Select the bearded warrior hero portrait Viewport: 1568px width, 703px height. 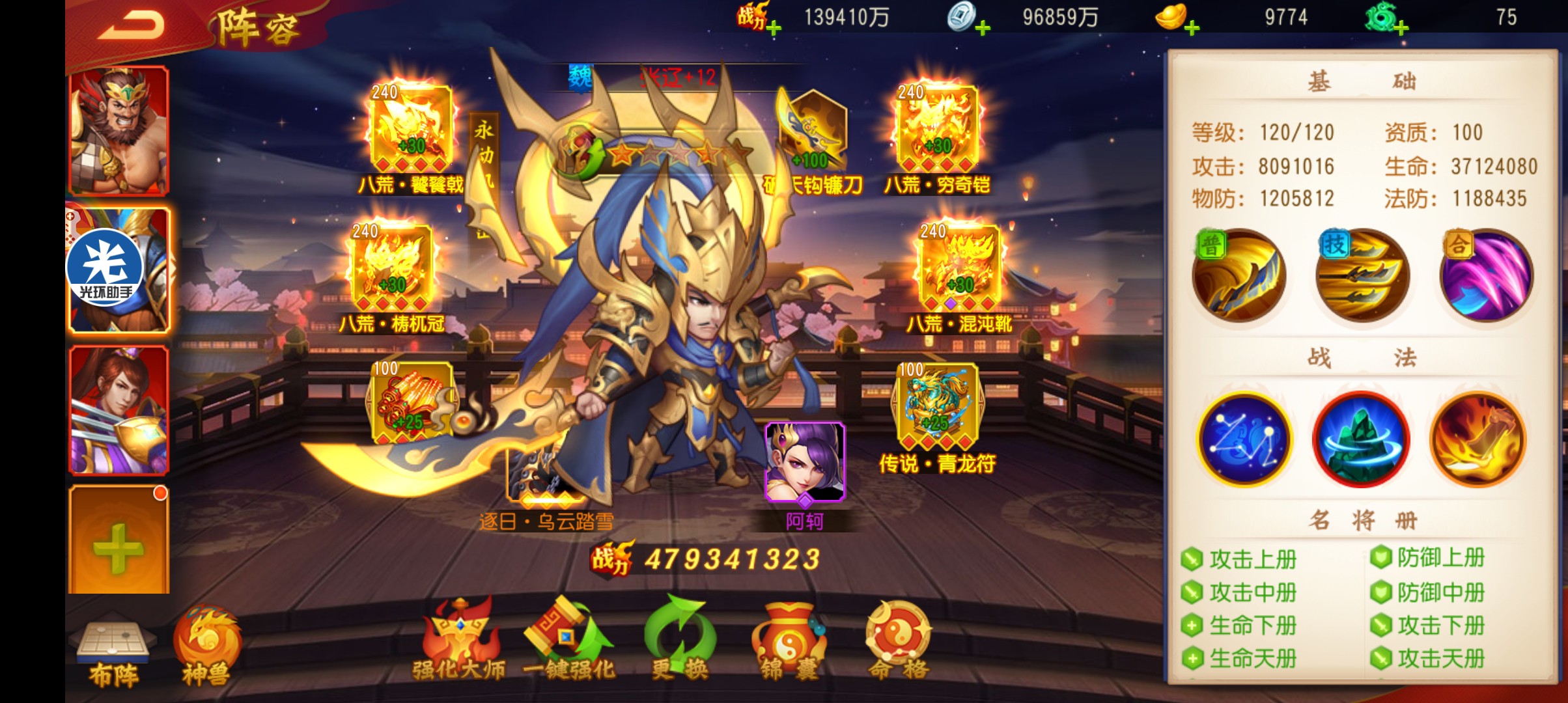point(119,130)
